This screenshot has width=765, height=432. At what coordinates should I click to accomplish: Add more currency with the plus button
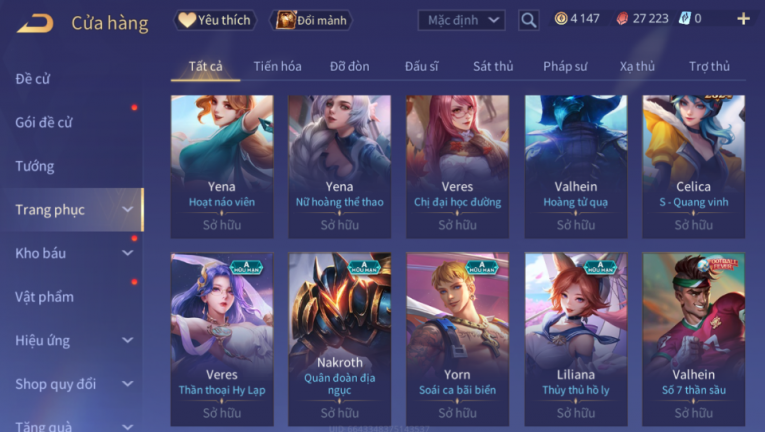(742, 19)
